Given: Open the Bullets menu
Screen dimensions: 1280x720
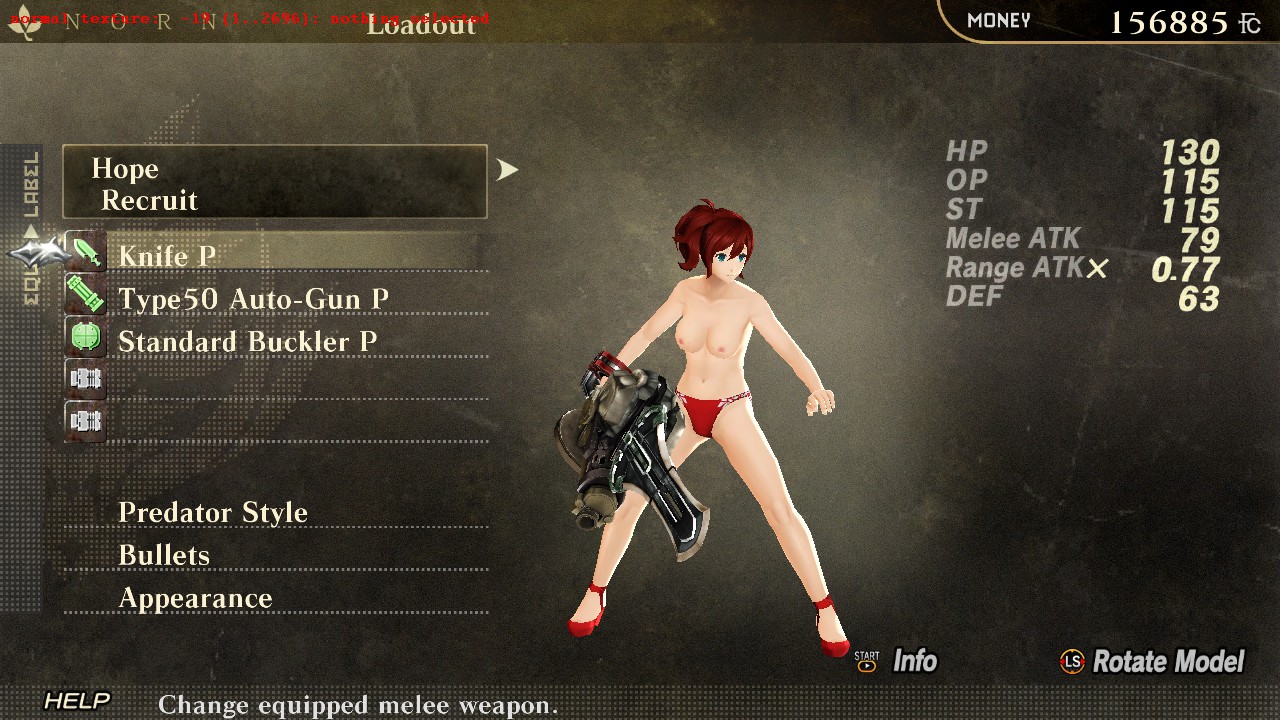Looking at the screenshot, I should 164,555.
